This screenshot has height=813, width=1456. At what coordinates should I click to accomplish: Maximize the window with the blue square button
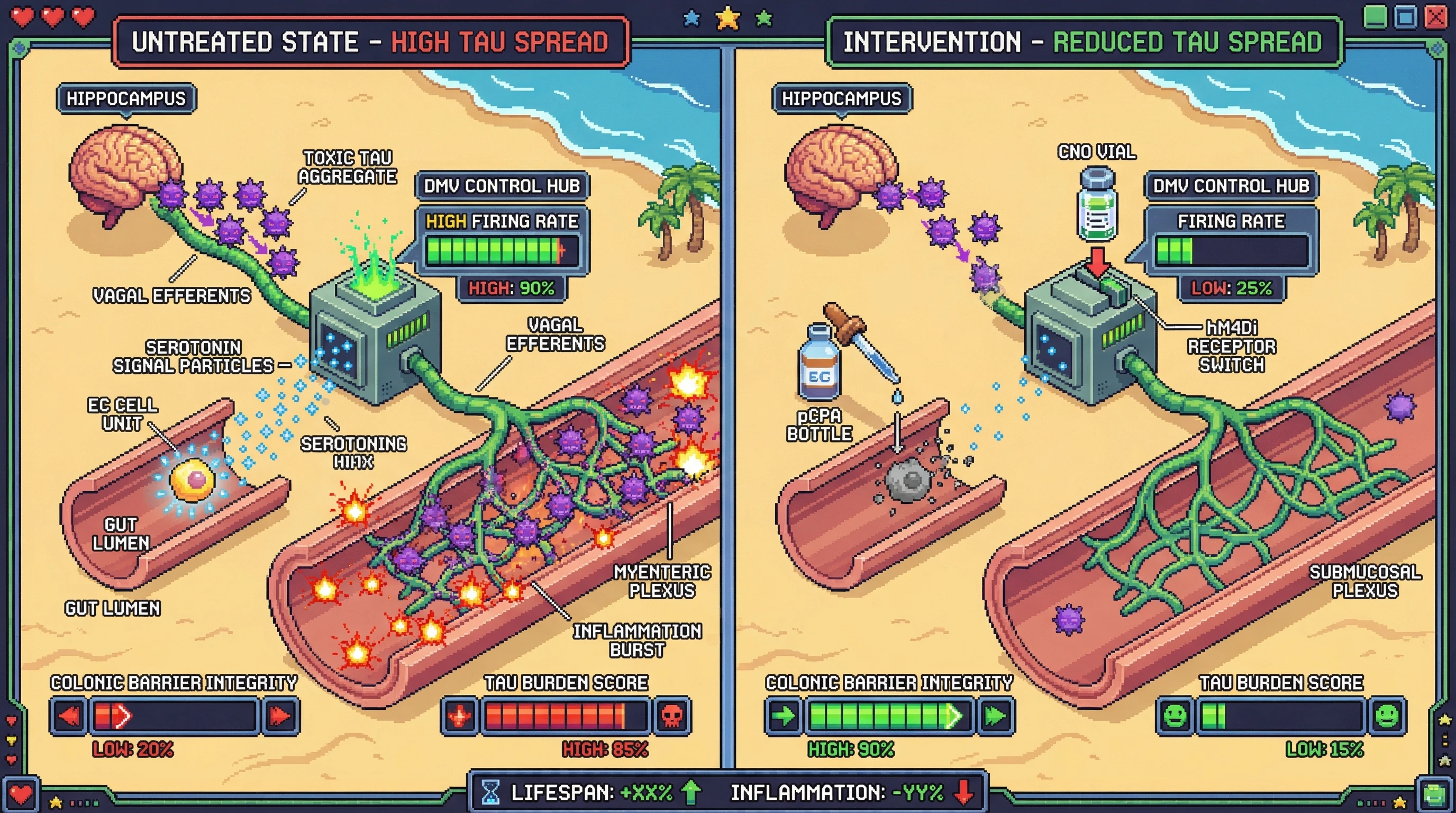[x=1405, y=16]
